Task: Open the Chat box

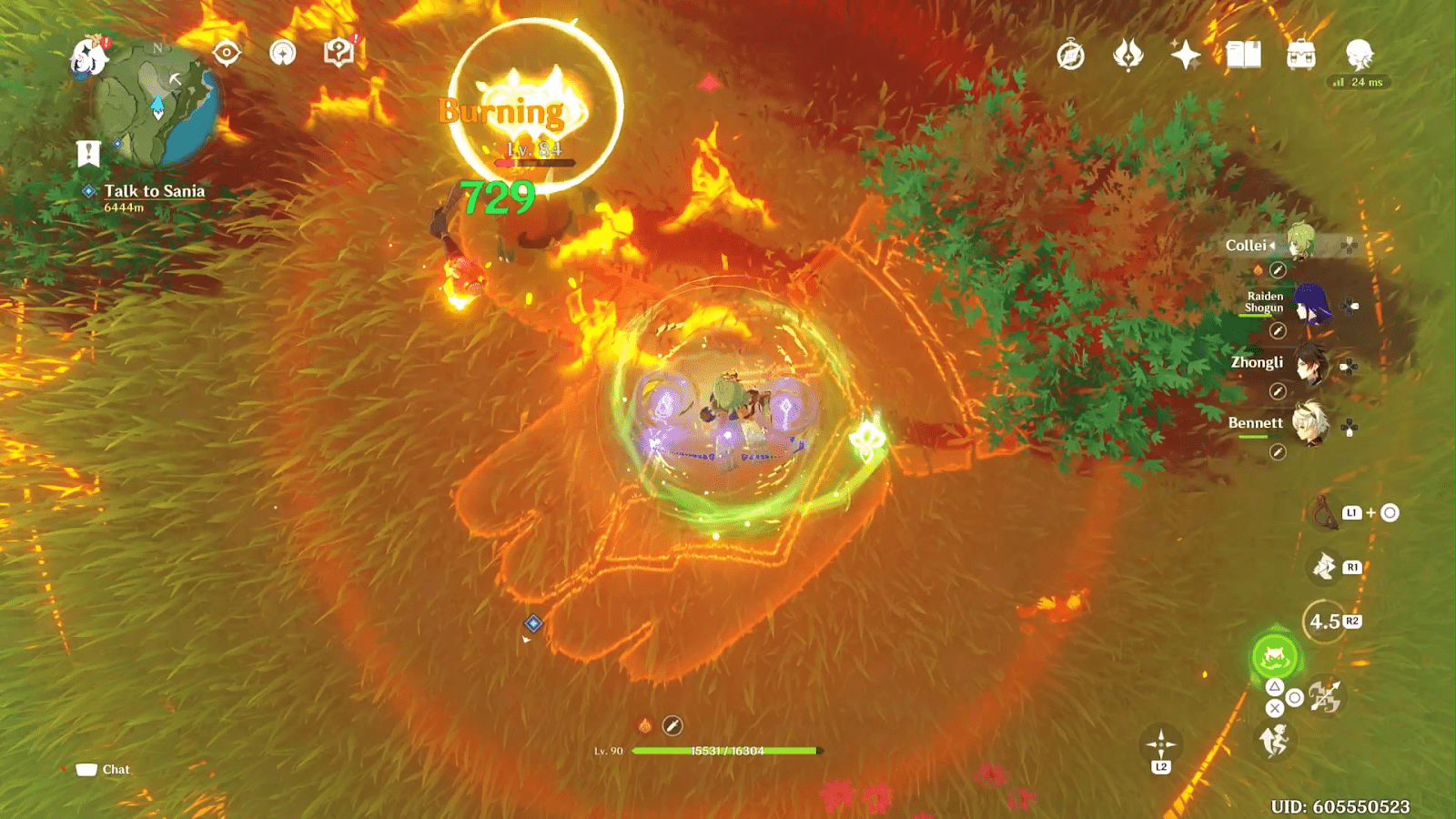Action: [x=104, y=770]
